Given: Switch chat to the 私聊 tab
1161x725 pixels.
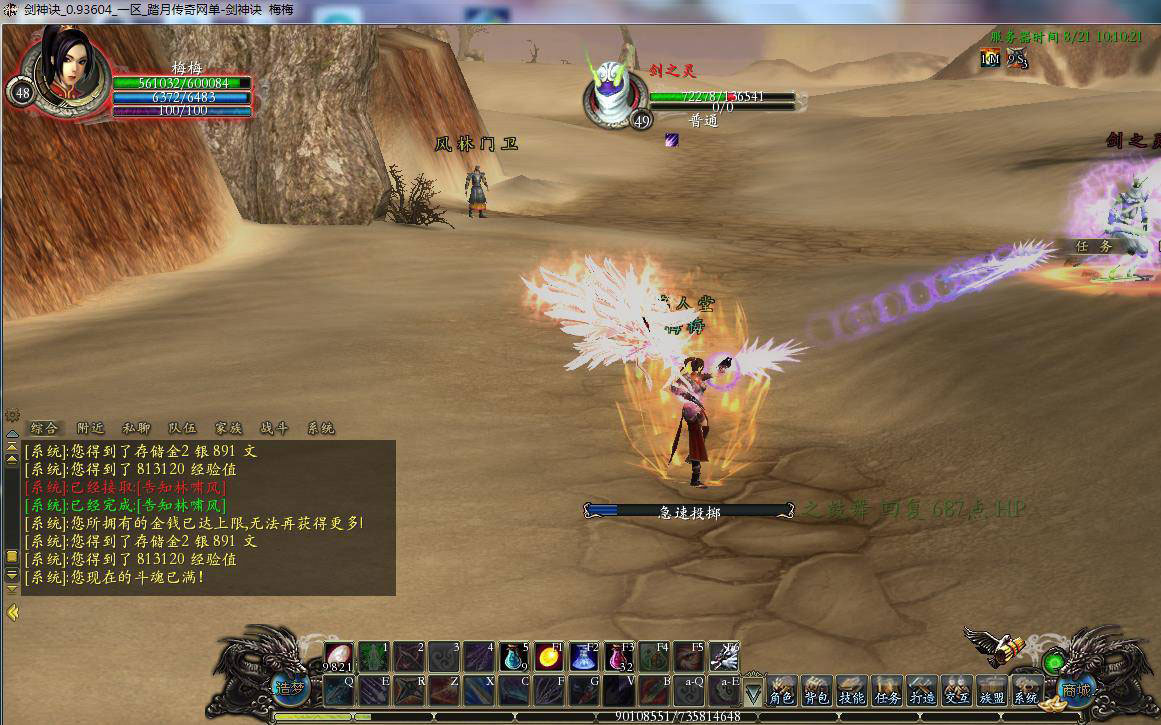Looking at the screenshot, I should click(137, 428).
